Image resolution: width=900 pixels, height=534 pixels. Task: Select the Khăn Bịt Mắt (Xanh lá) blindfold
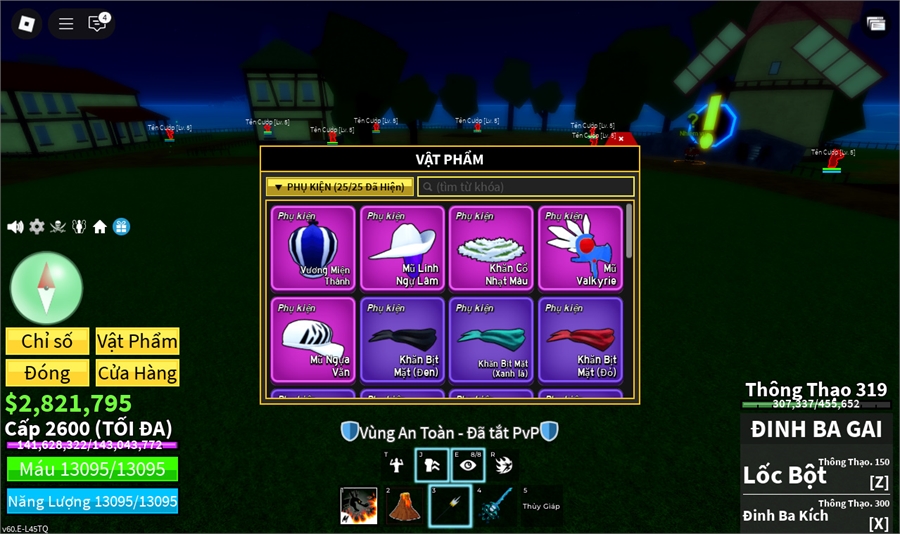491,339
